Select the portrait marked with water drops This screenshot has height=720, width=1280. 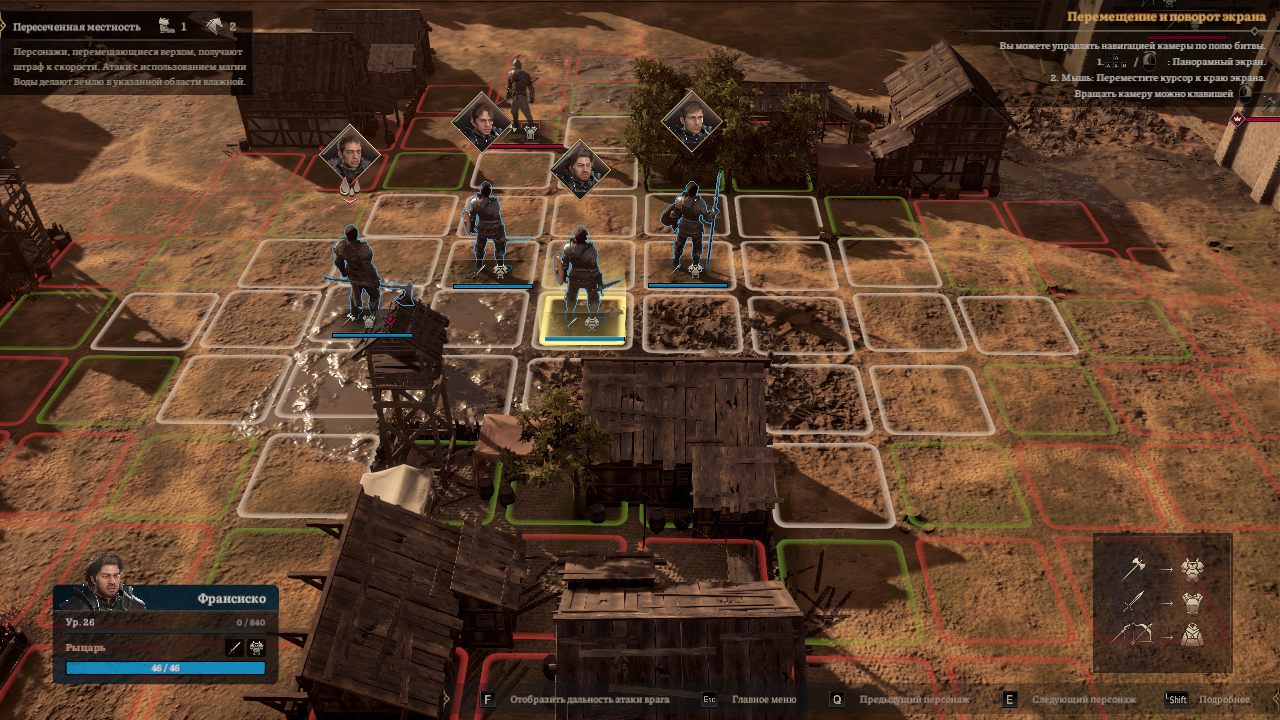click(349, 156)
